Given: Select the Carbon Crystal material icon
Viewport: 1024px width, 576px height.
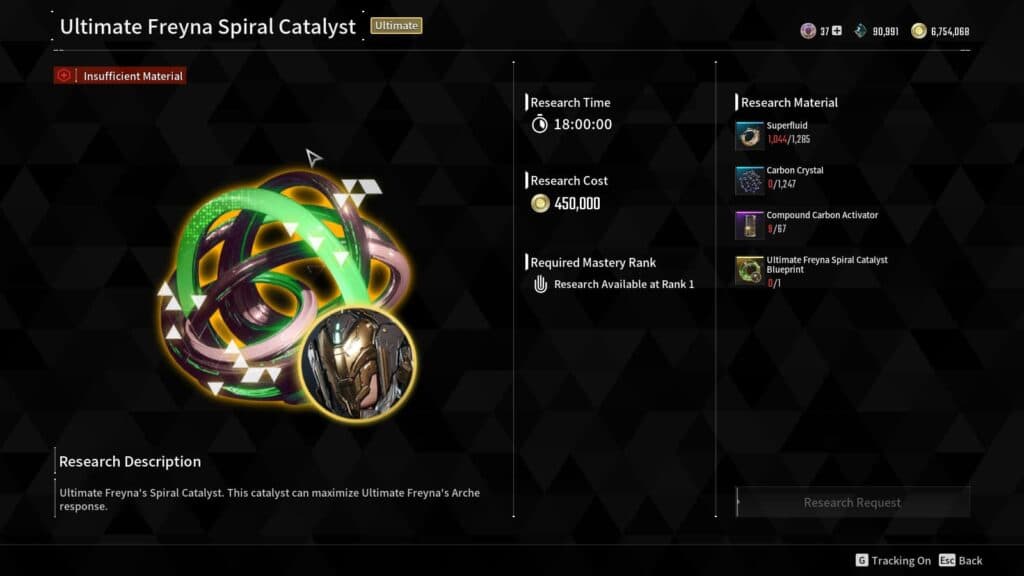Looking at the screenshot, I should [x=749, y=181].
